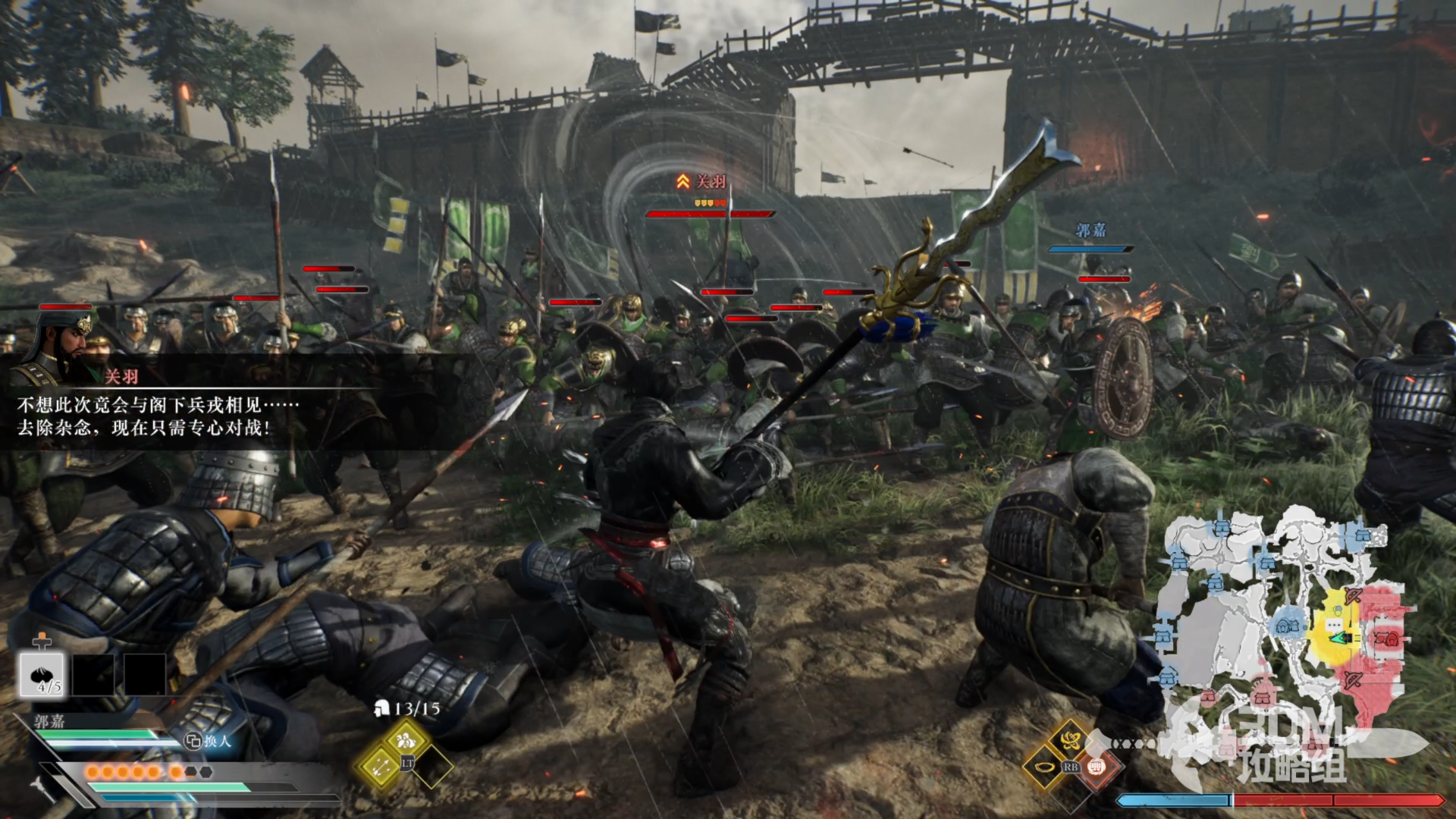
Task: Trigger the red fist battle art
Action: (x=1095, y=767)
